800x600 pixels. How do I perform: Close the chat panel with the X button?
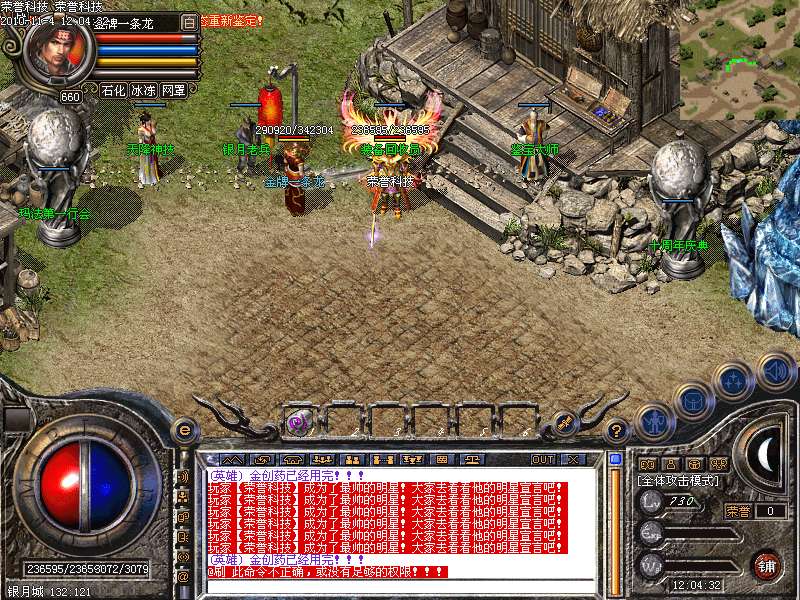click(574, 459)
